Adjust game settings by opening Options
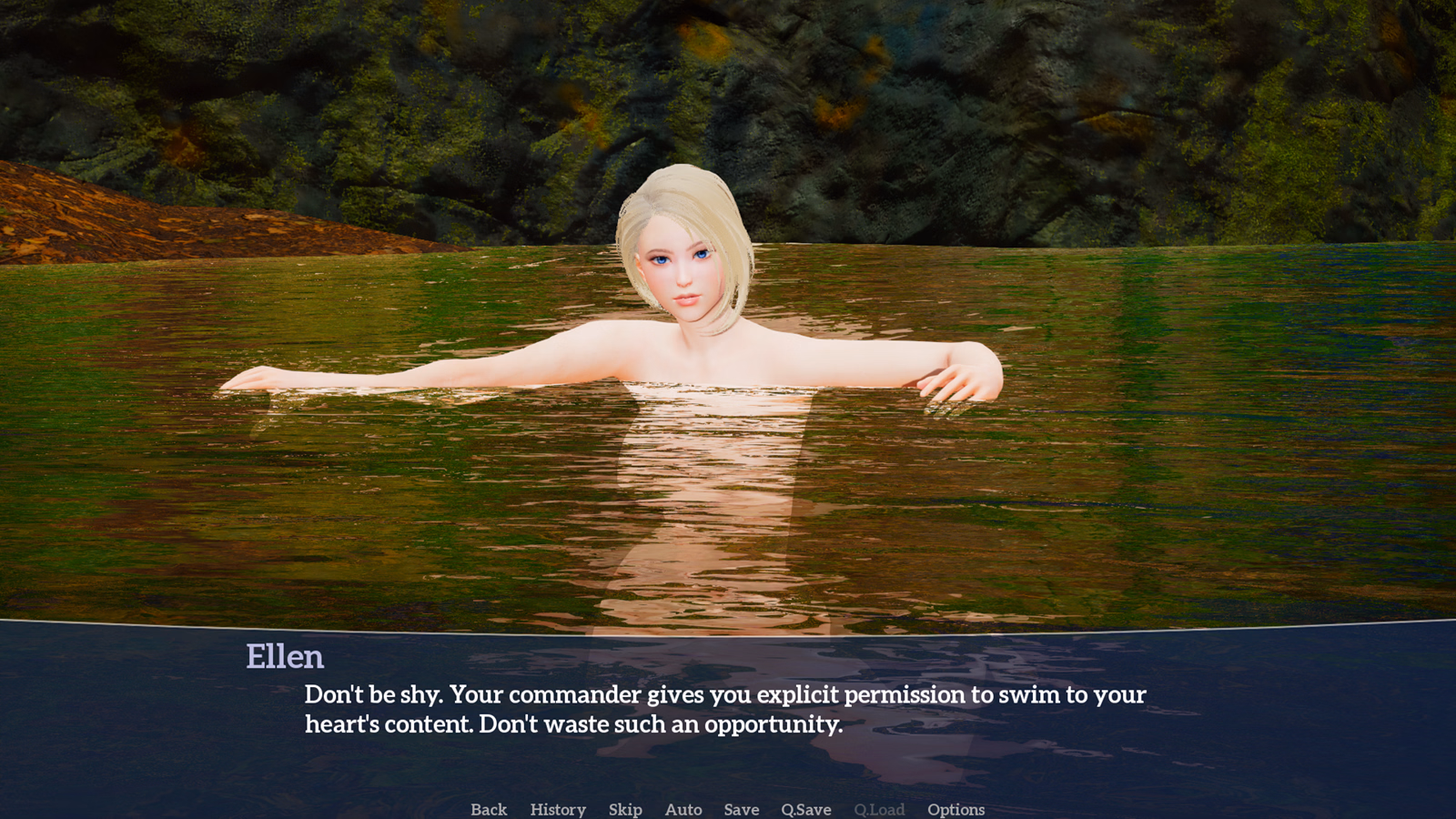 tap(955, 809)
